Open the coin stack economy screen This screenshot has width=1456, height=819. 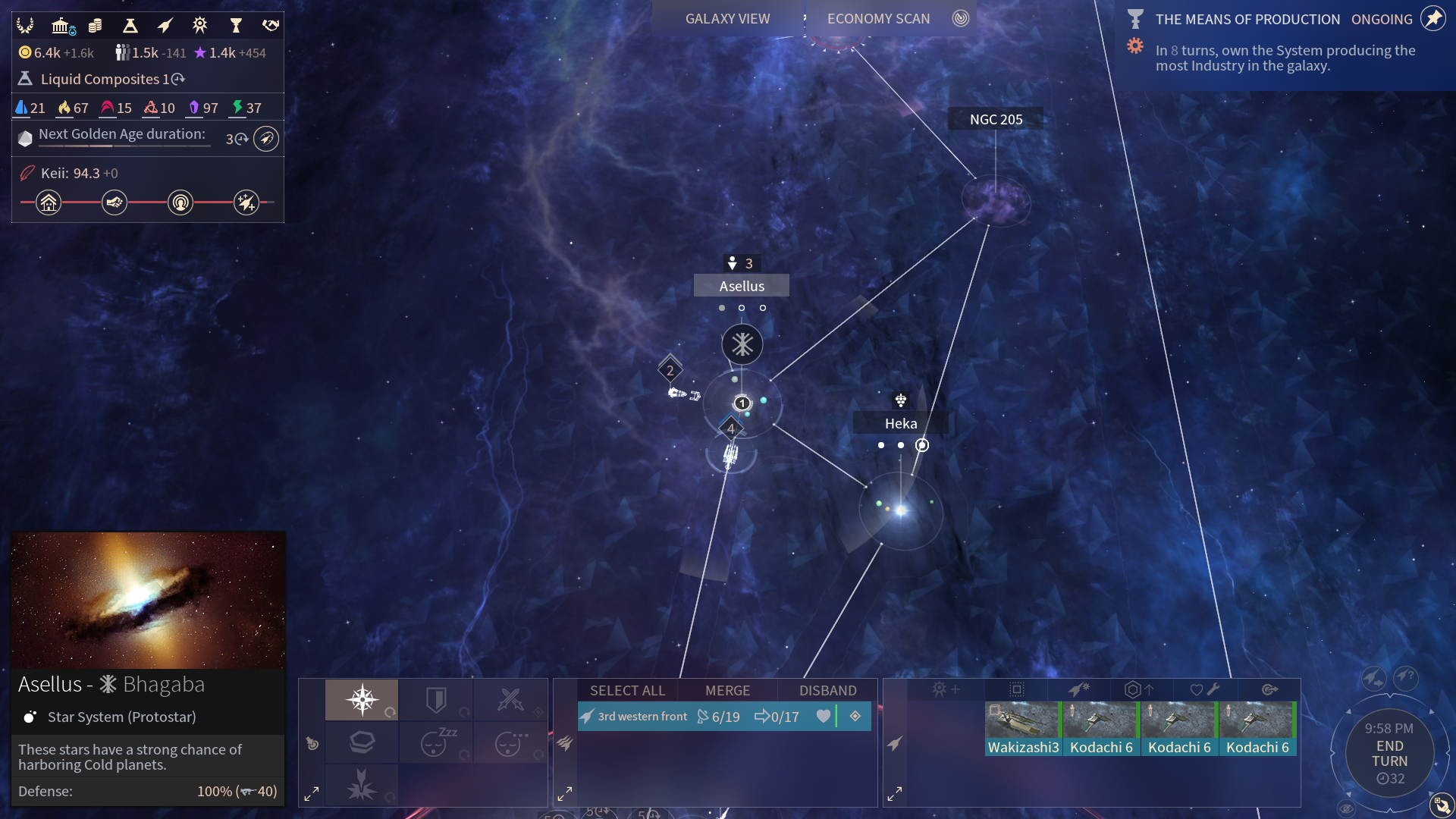(x=95, y=26)
